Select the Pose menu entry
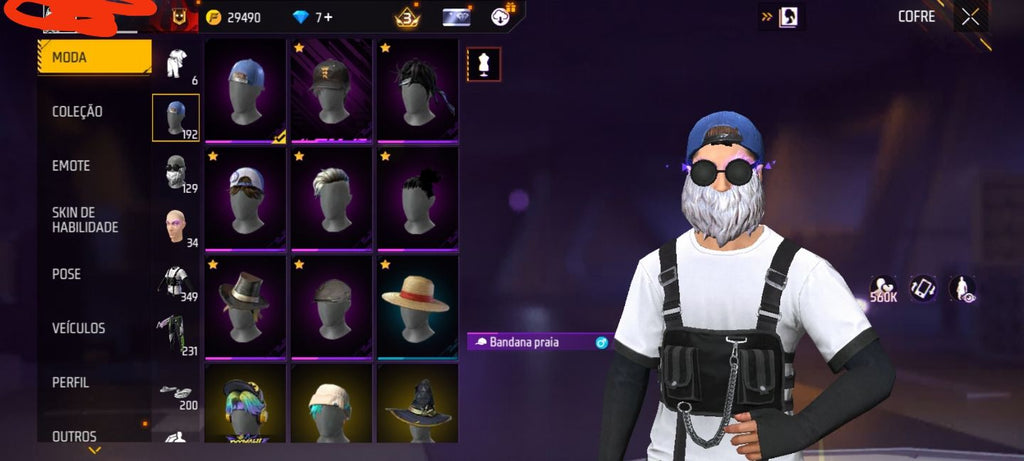1024x461 pixels. tap(67, 274)
